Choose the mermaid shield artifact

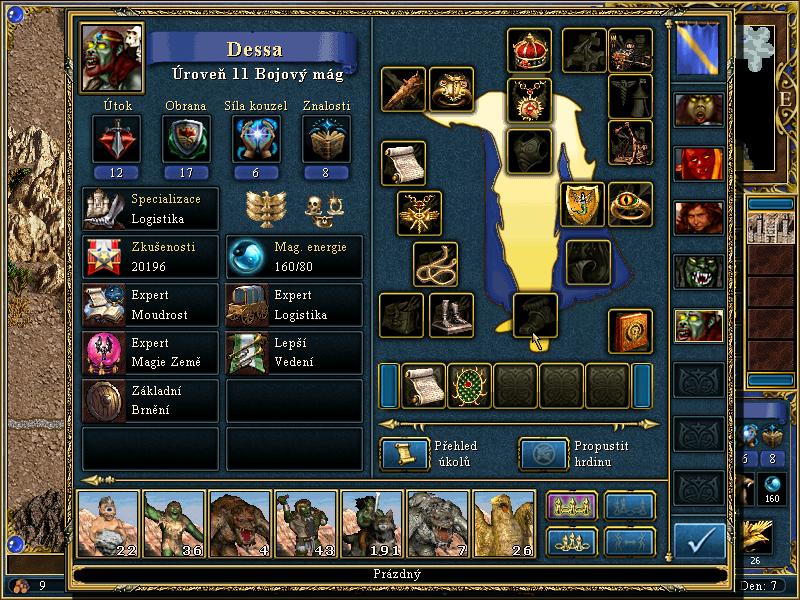coord(581,203)
